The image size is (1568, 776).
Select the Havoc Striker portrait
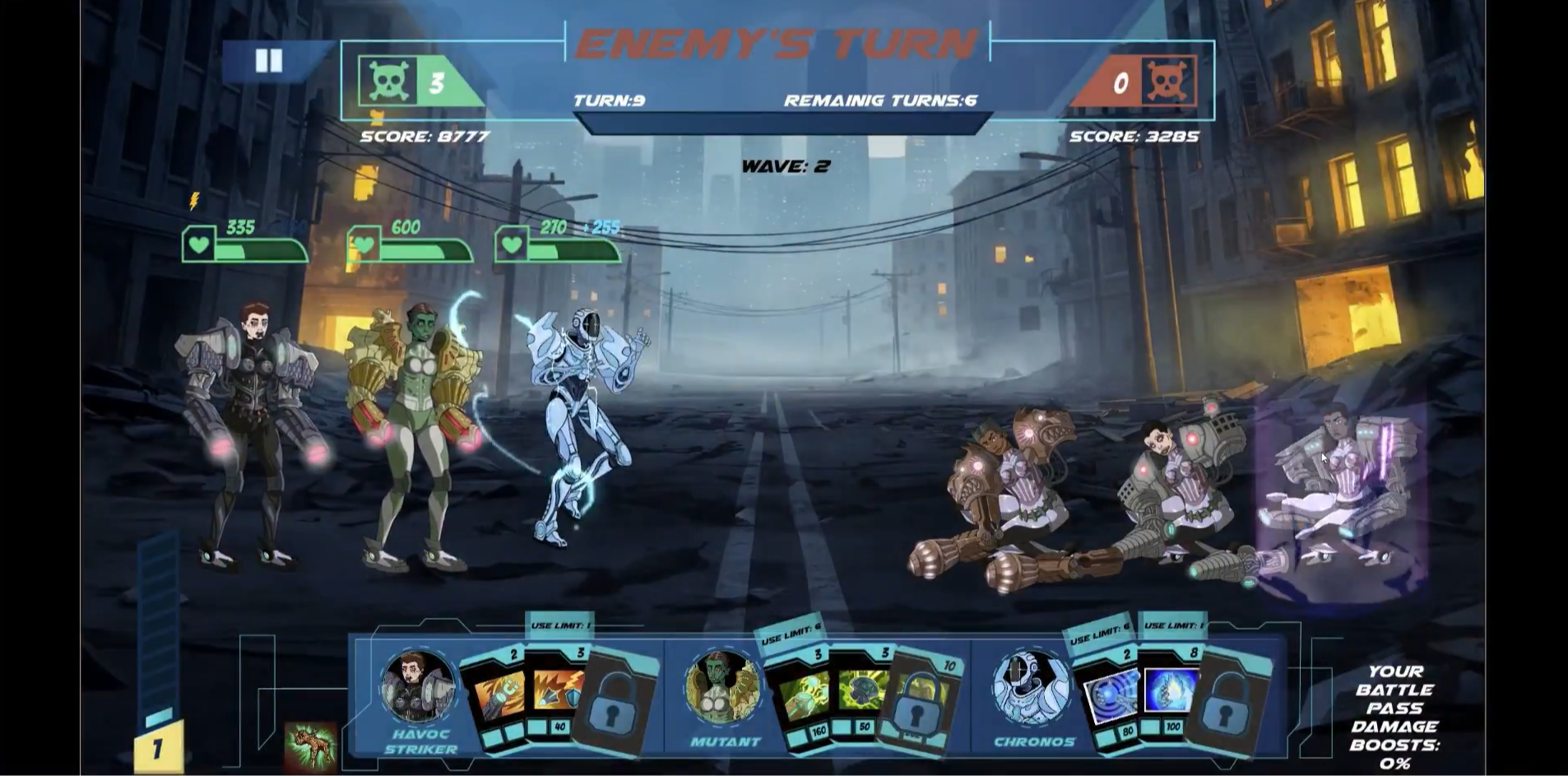point(417,687)
